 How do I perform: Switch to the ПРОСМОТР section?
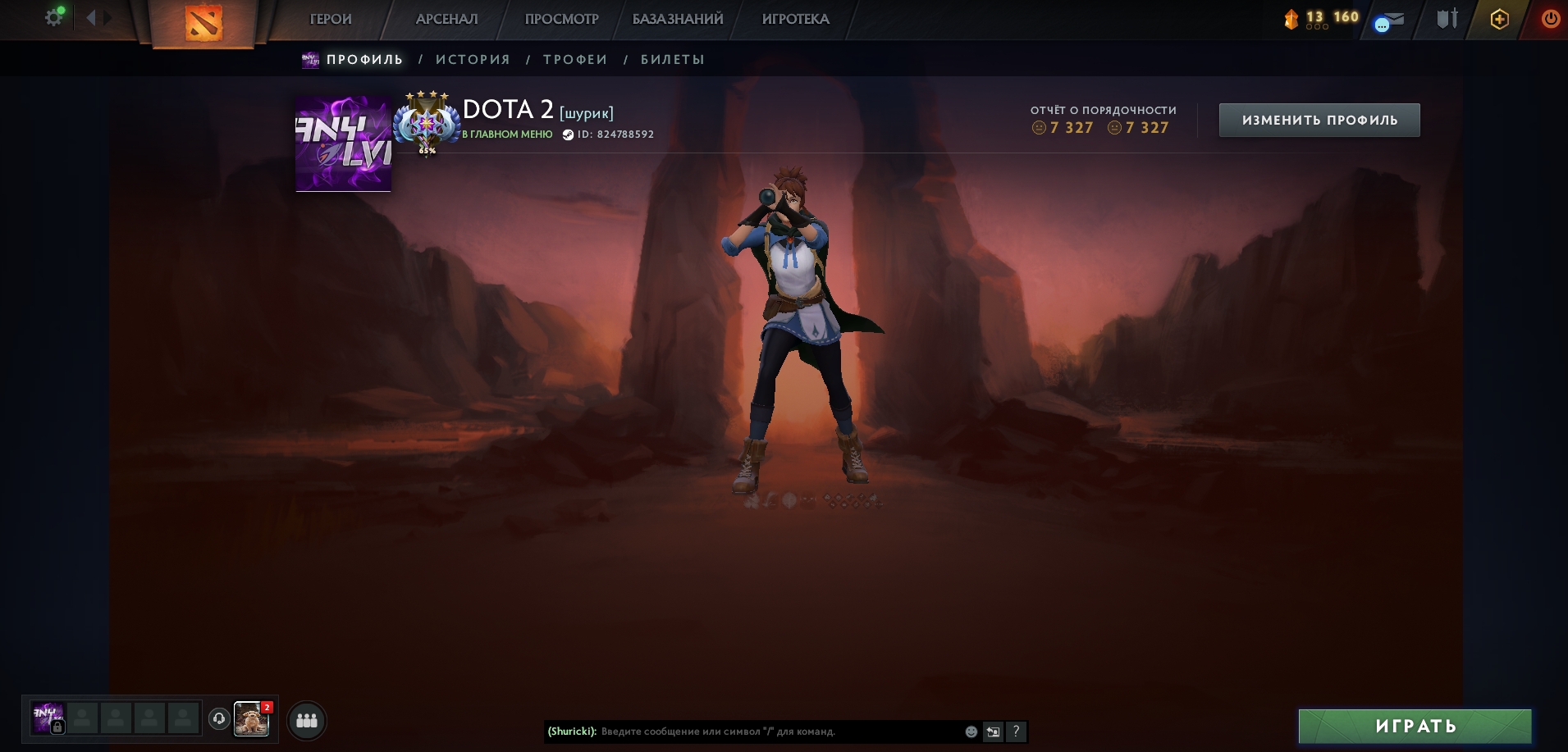coord(561,19)
